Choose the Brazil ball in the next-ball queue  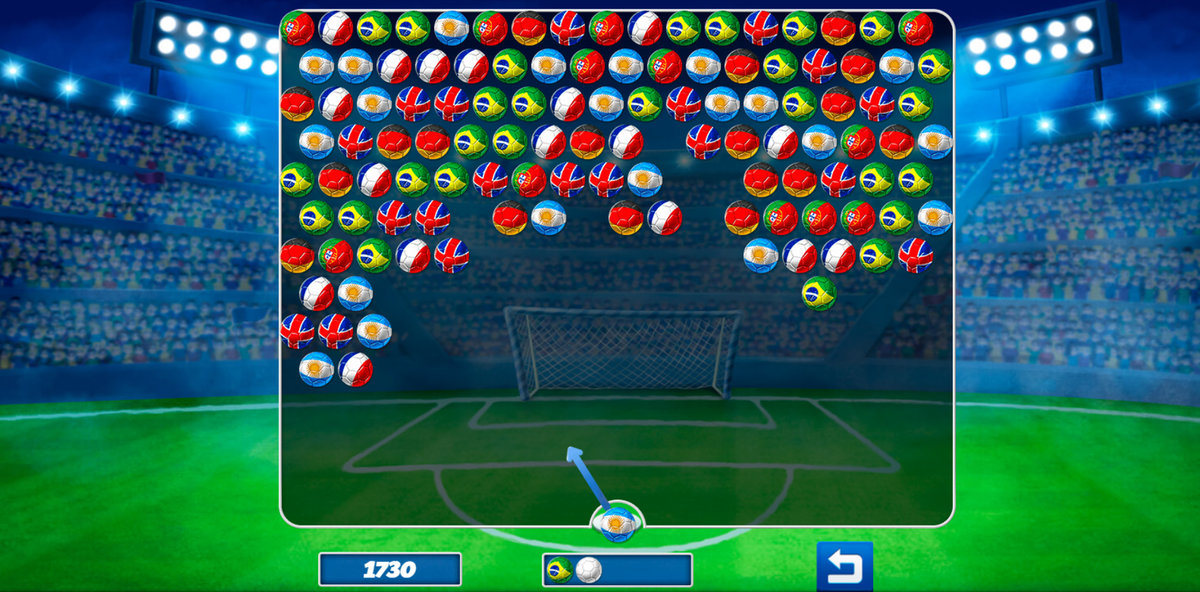click(x=560, y=570)
